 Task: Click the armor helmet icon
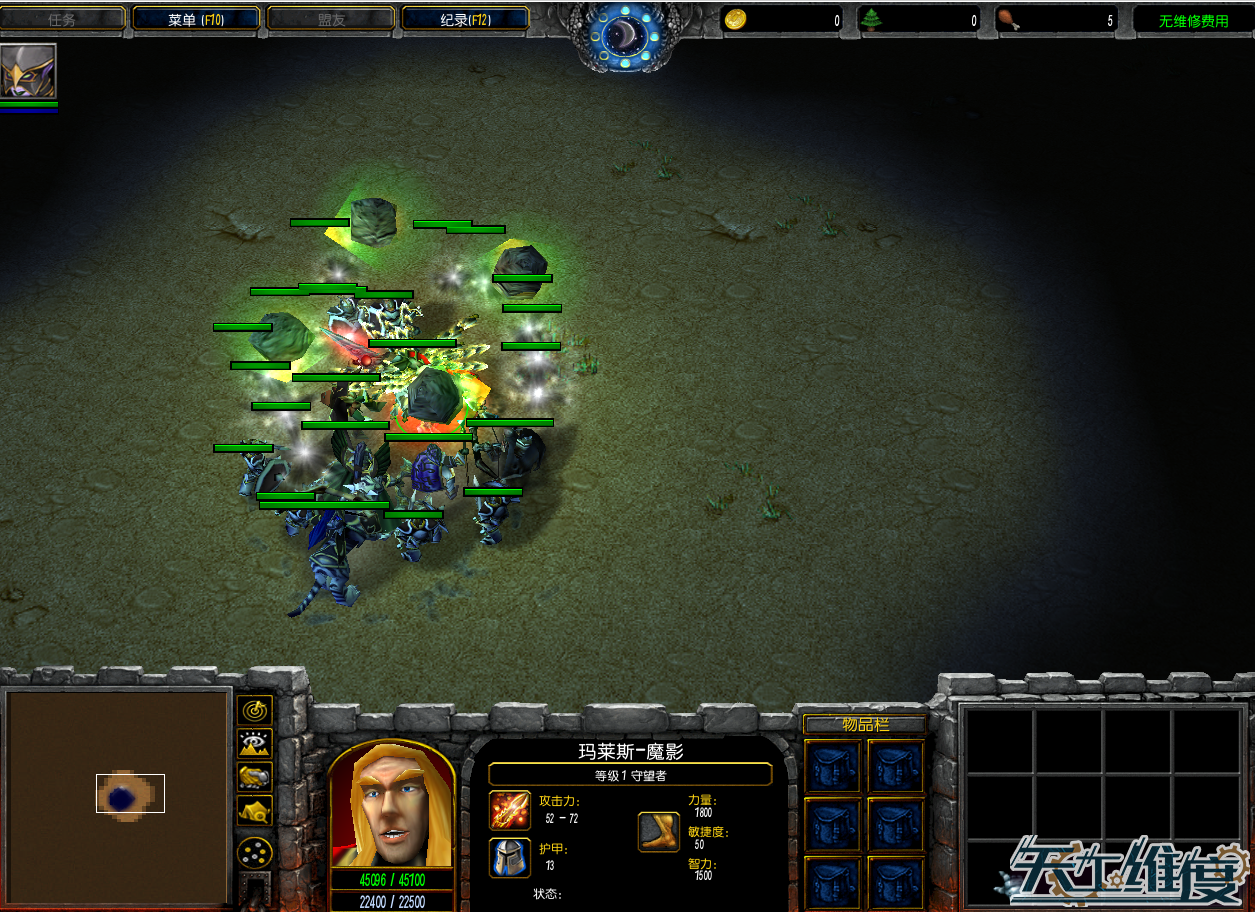[x=510, y=857]
